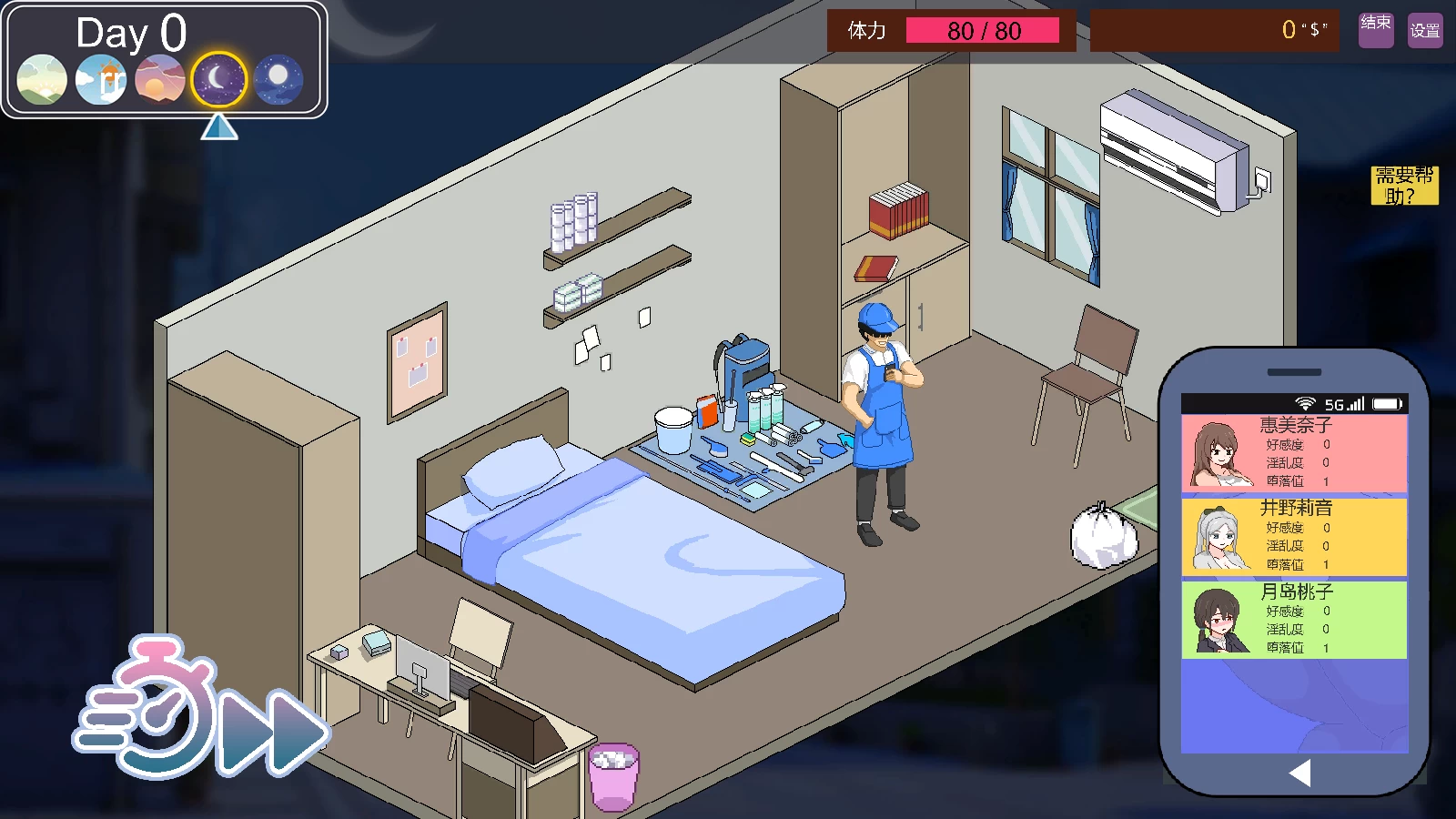This screenshot has width=1456, height=819.
Task: Select 惠美奈子 contact on the phone
Action: (1294, 452)
